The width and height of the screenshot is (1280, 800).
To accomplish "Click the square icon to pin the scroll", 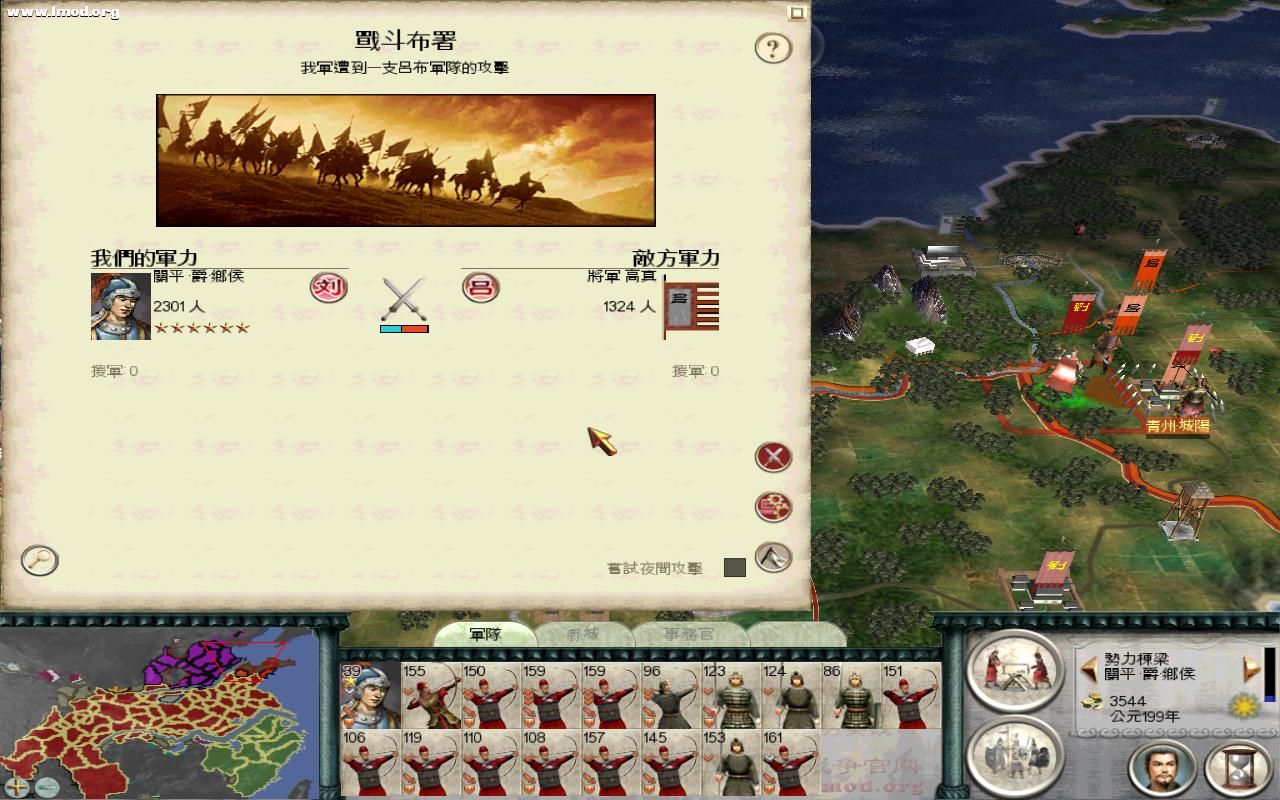I will pyautogui.click(x=797, y=13).
